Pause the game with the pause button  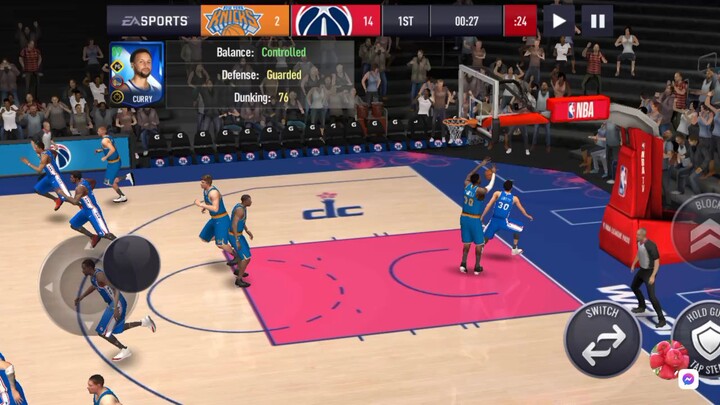point(597,20)
